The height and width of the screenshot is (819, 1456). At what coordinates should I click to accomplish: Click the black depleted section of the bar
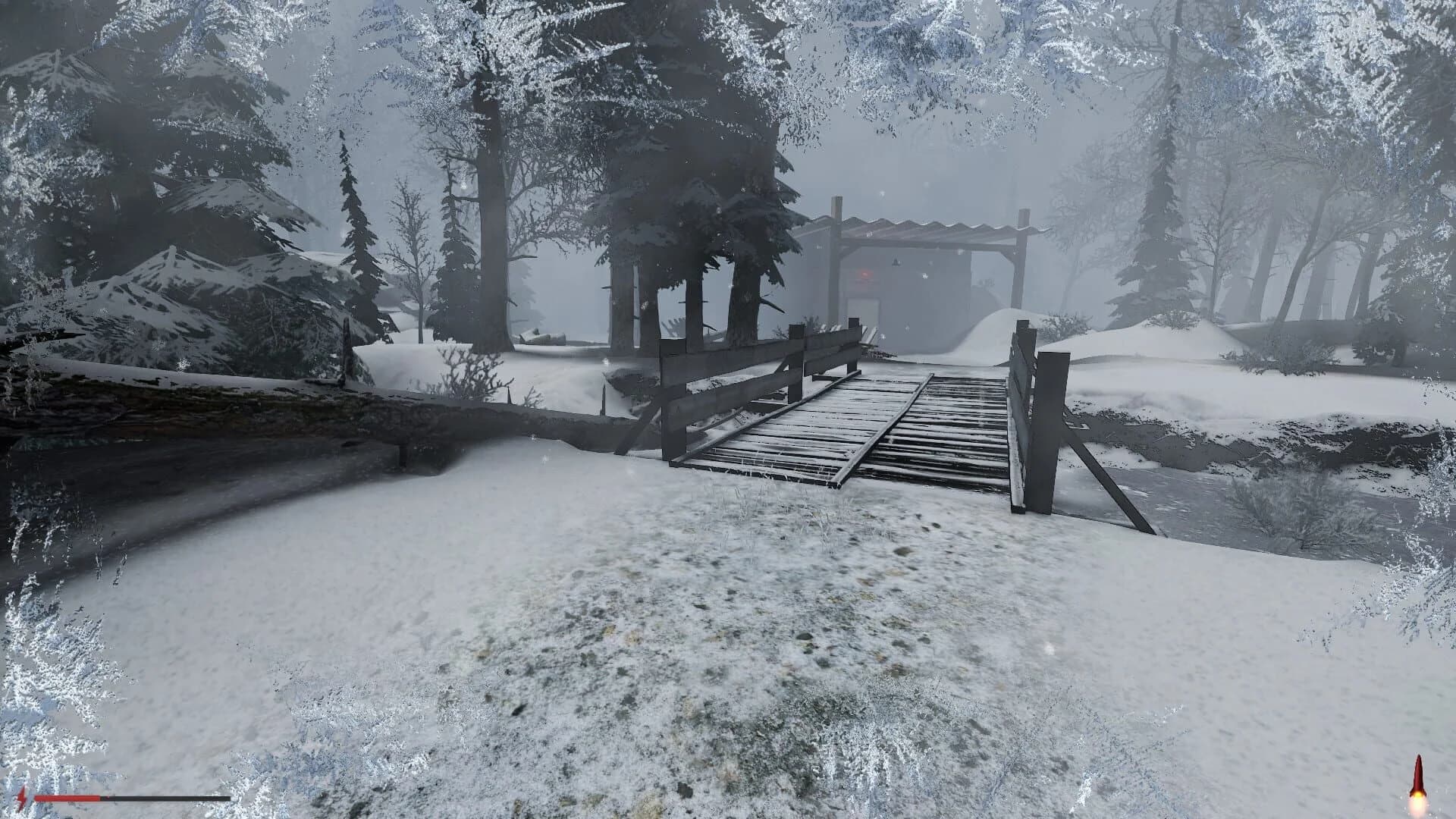click(167, 797)
